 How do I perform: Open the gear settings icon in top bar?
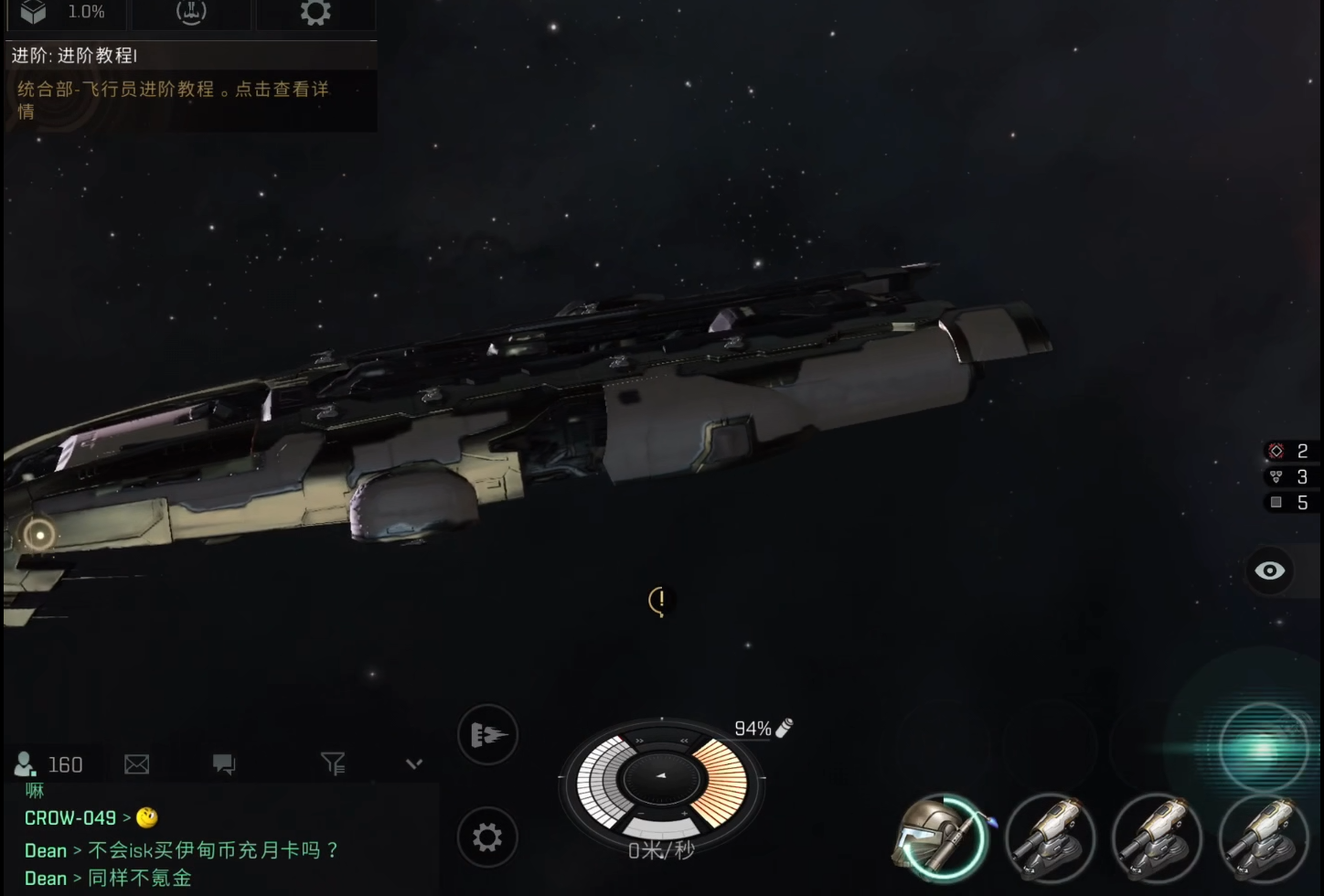315,12
